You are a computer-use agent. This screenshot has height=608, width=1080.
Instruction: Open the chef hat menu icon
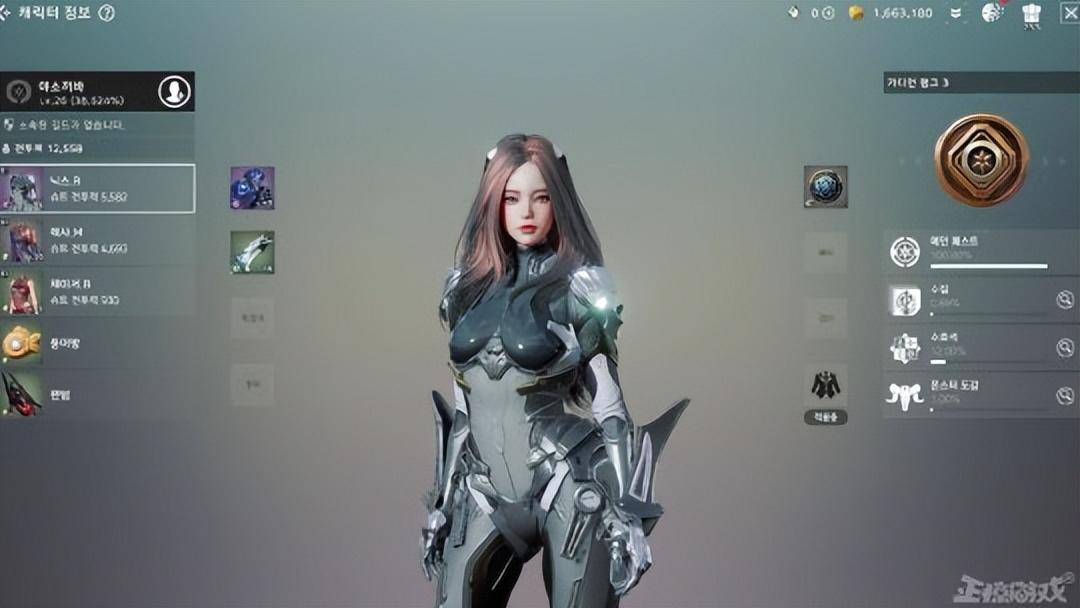click(x=1032, y=13)
